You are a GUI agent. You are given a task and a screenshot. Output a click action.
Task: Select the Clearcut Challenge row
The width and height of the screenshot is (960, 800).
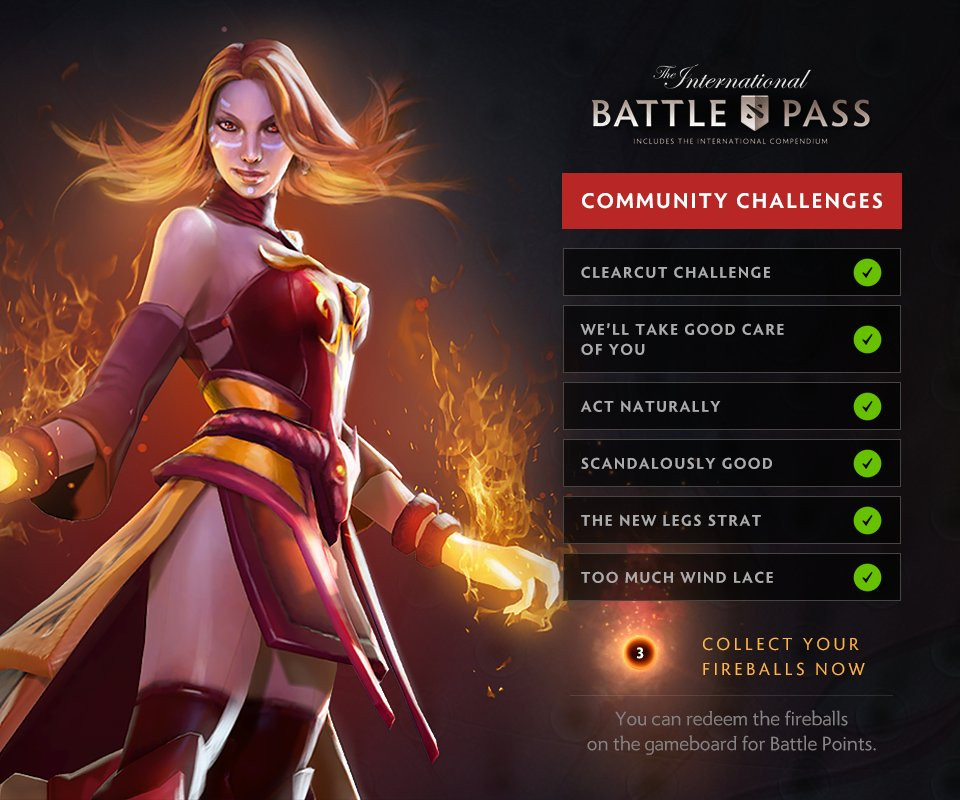click(731, 272)
